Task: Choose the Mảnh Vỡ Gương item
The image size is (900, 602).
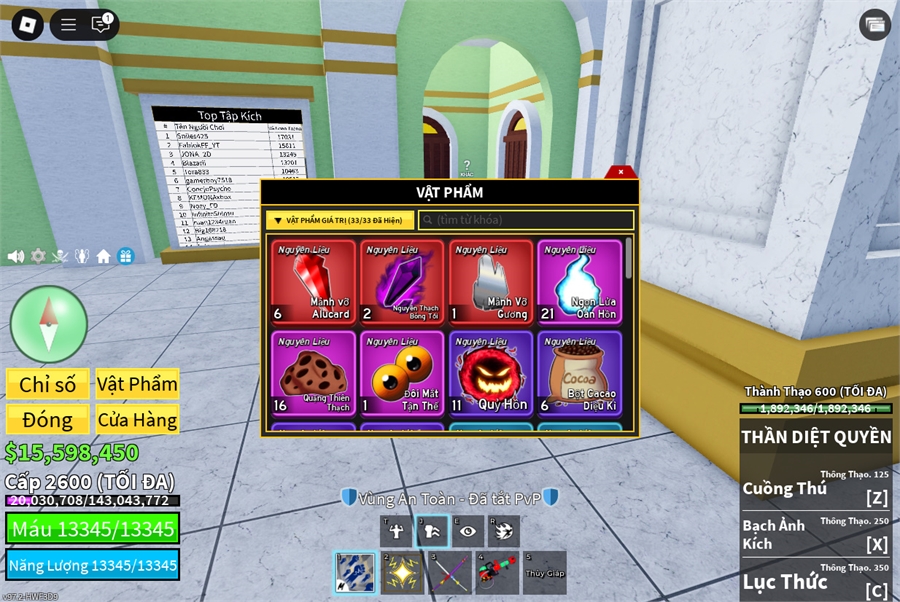Action: click(x=491, y=283)
